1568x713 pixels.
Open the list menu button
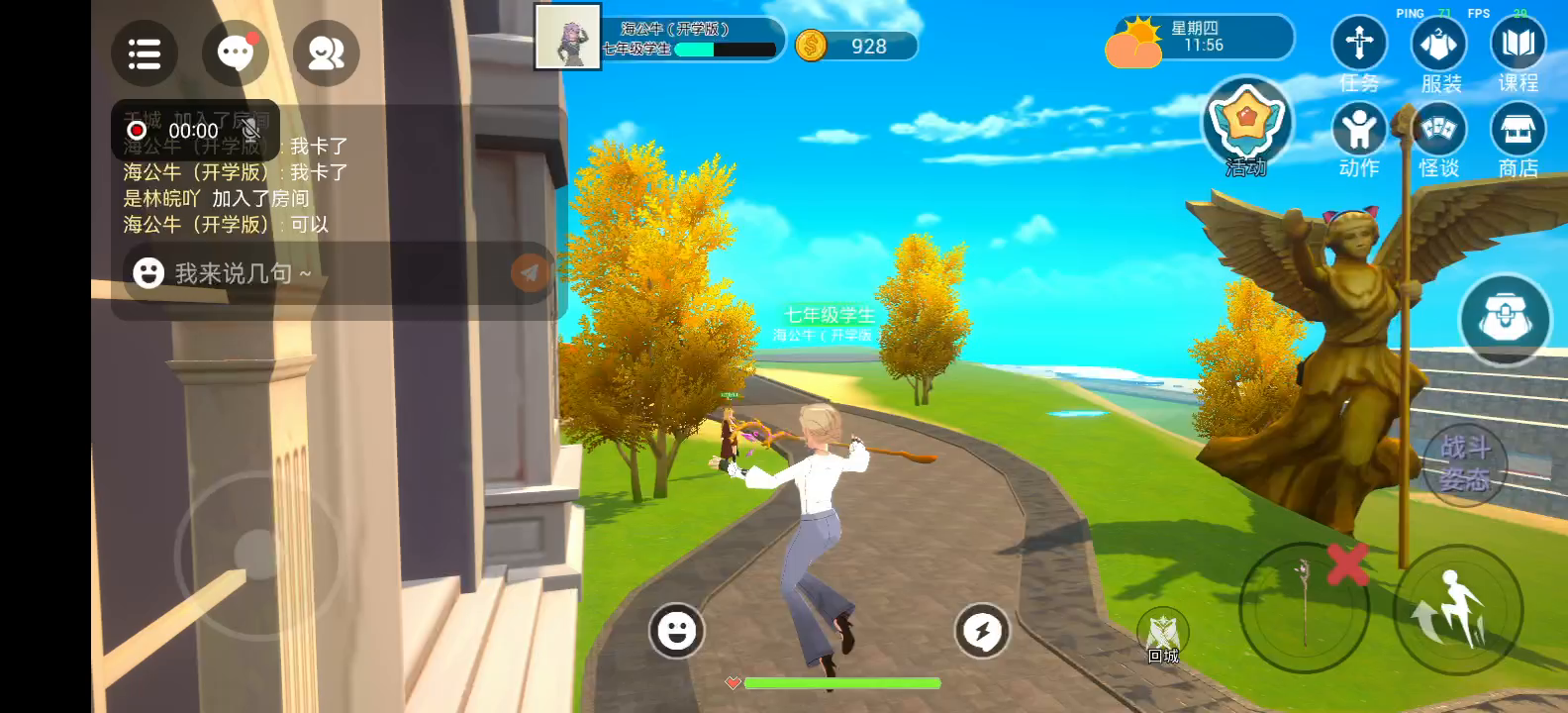point(145,53)
